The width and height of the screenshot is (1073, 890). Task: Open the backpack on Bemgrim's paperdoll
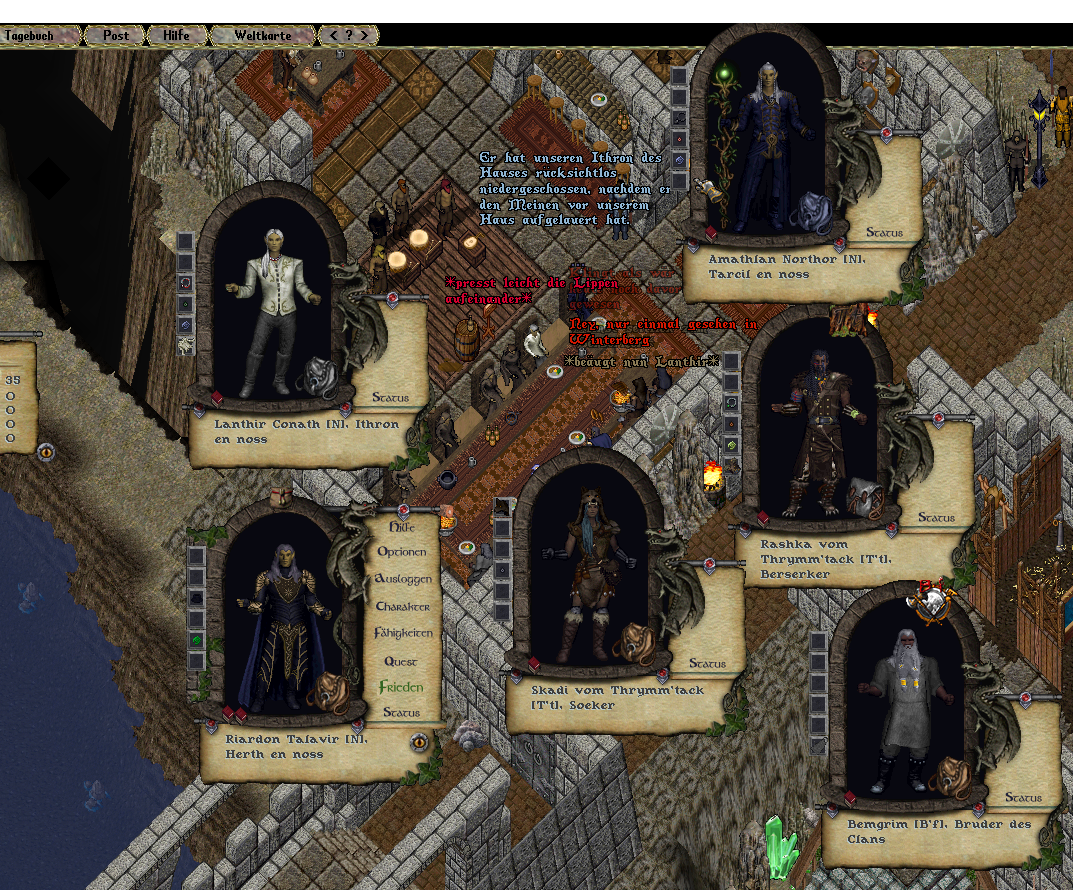tap(949, 777)
